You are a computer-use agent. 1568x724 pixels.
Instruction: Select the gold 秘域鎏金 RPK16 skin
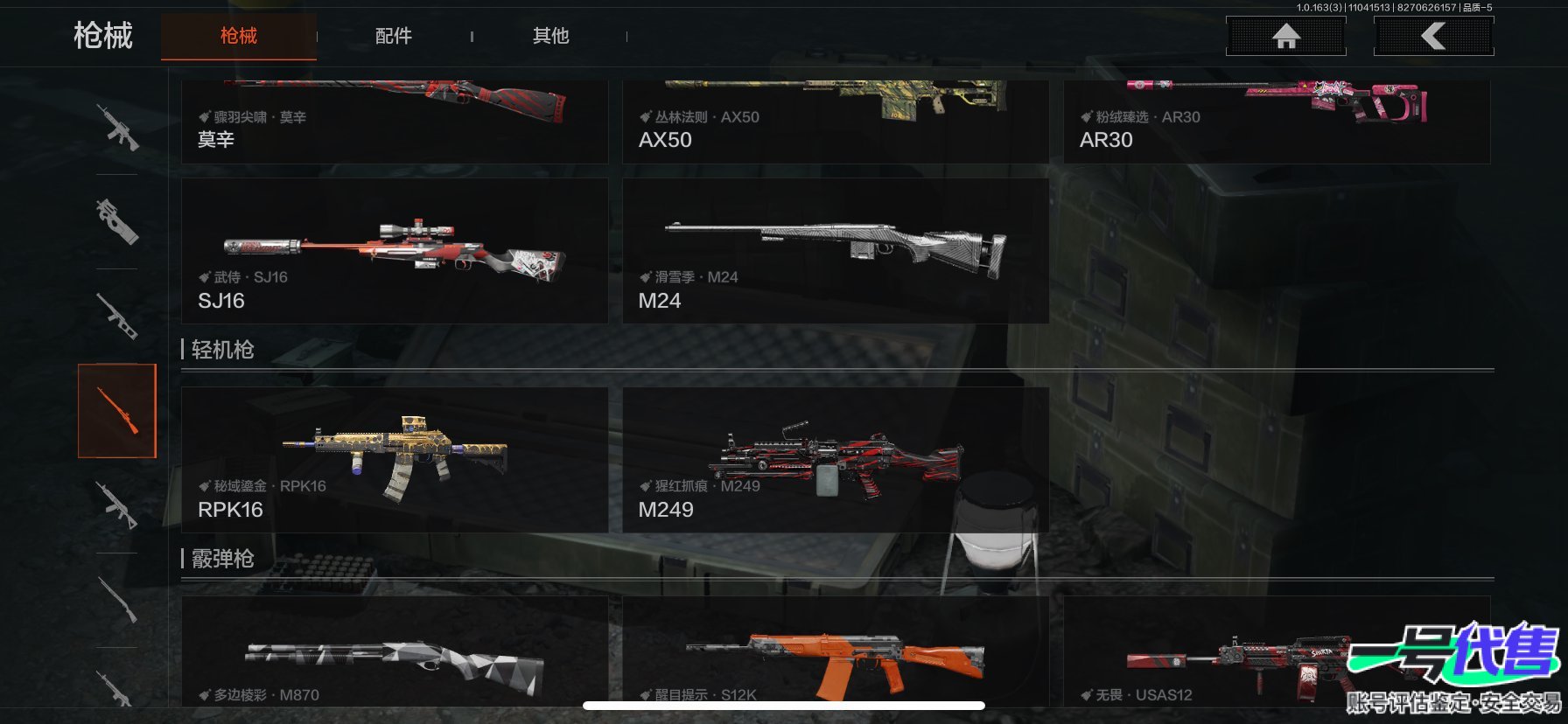tap(394, 460)
